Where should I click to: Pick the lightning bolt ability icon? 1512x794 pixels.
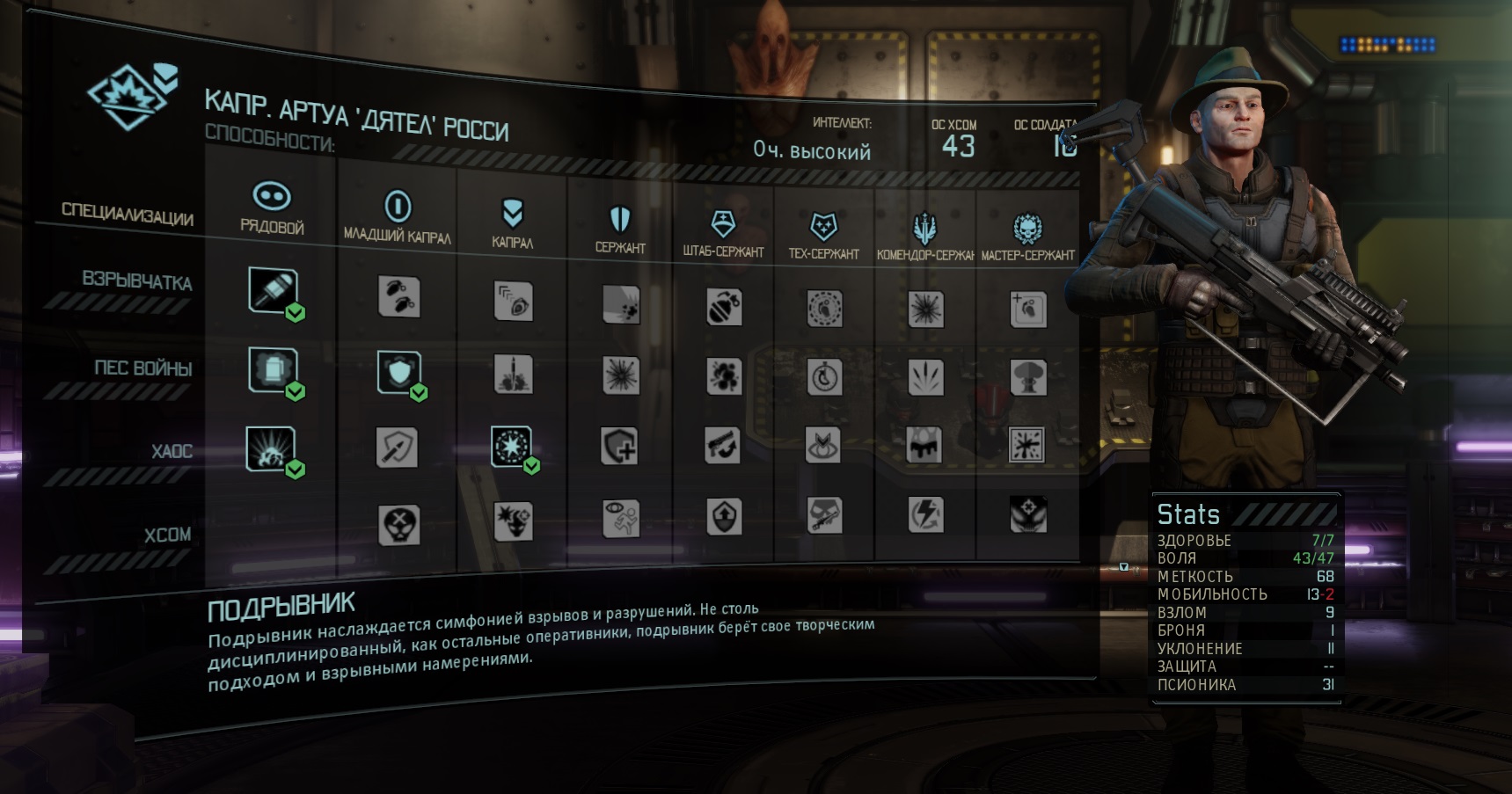click(925, 515)
